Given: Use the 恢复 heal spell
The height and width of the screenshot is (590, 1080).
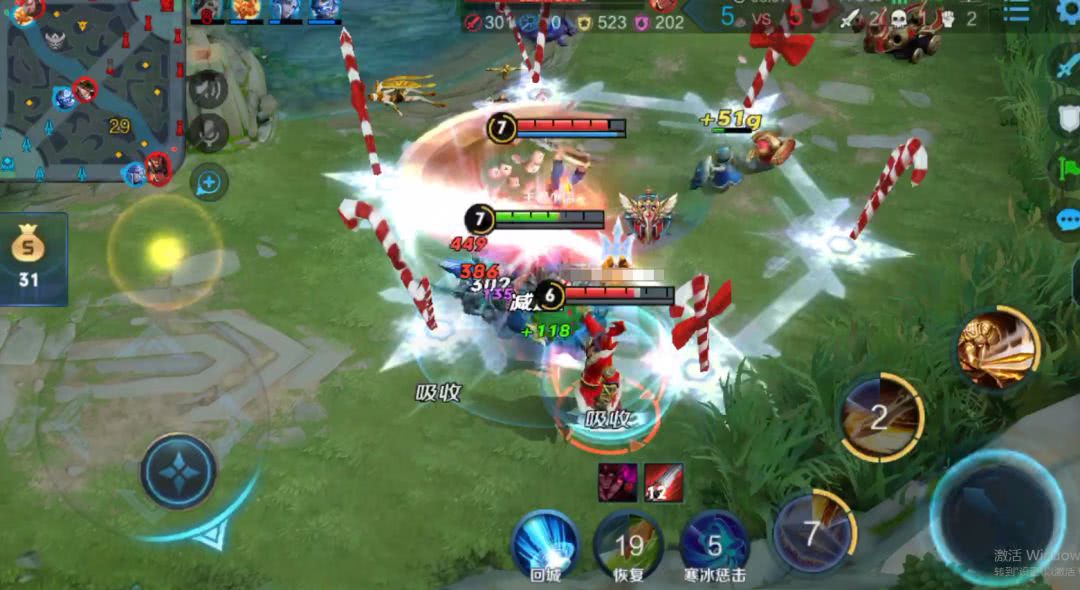Looking at the screenshot, I should [x=629, y=543].
